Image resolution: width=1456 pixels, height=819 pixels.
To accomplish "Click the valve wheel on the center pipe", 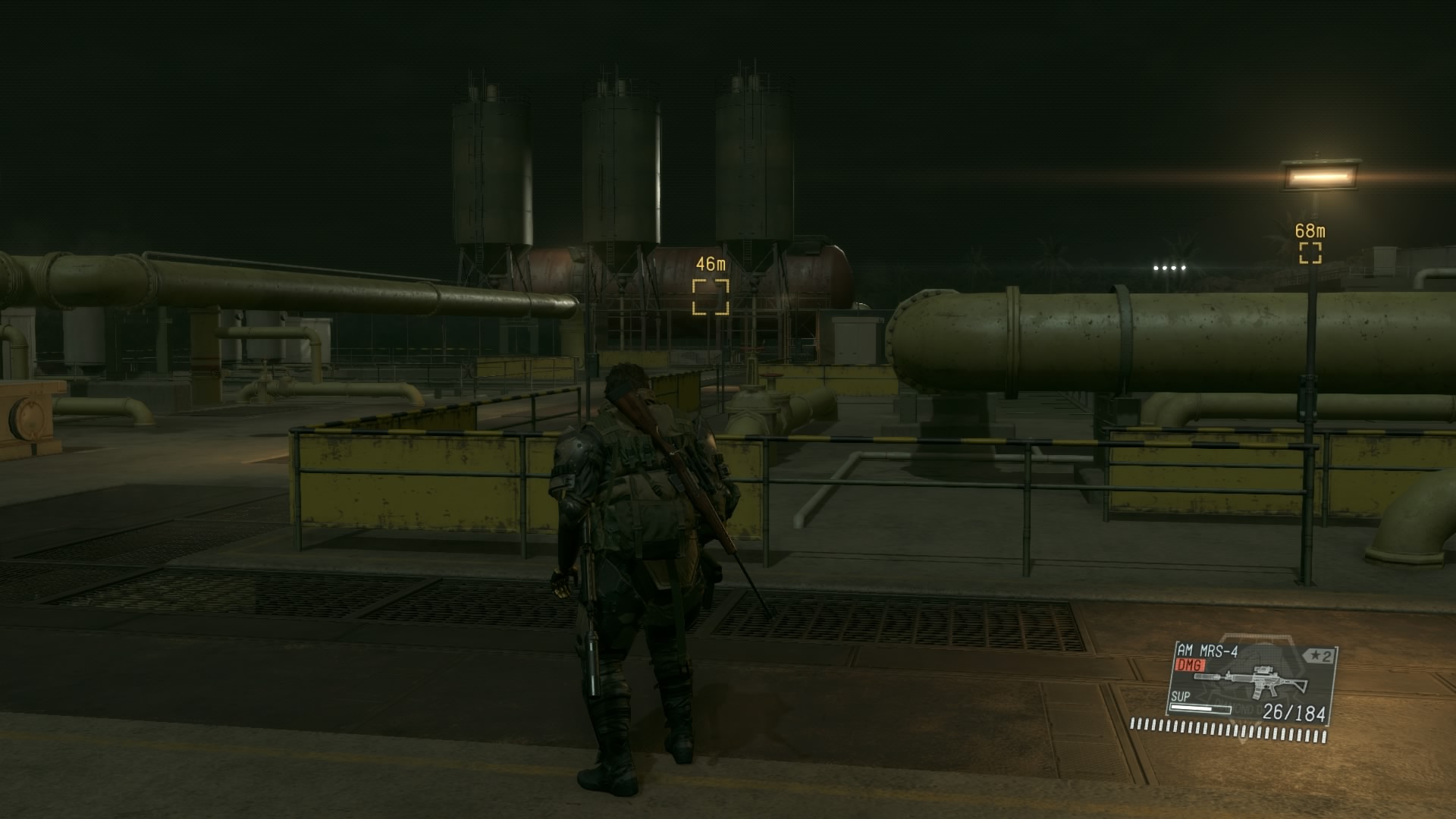I will coord(771,375).
